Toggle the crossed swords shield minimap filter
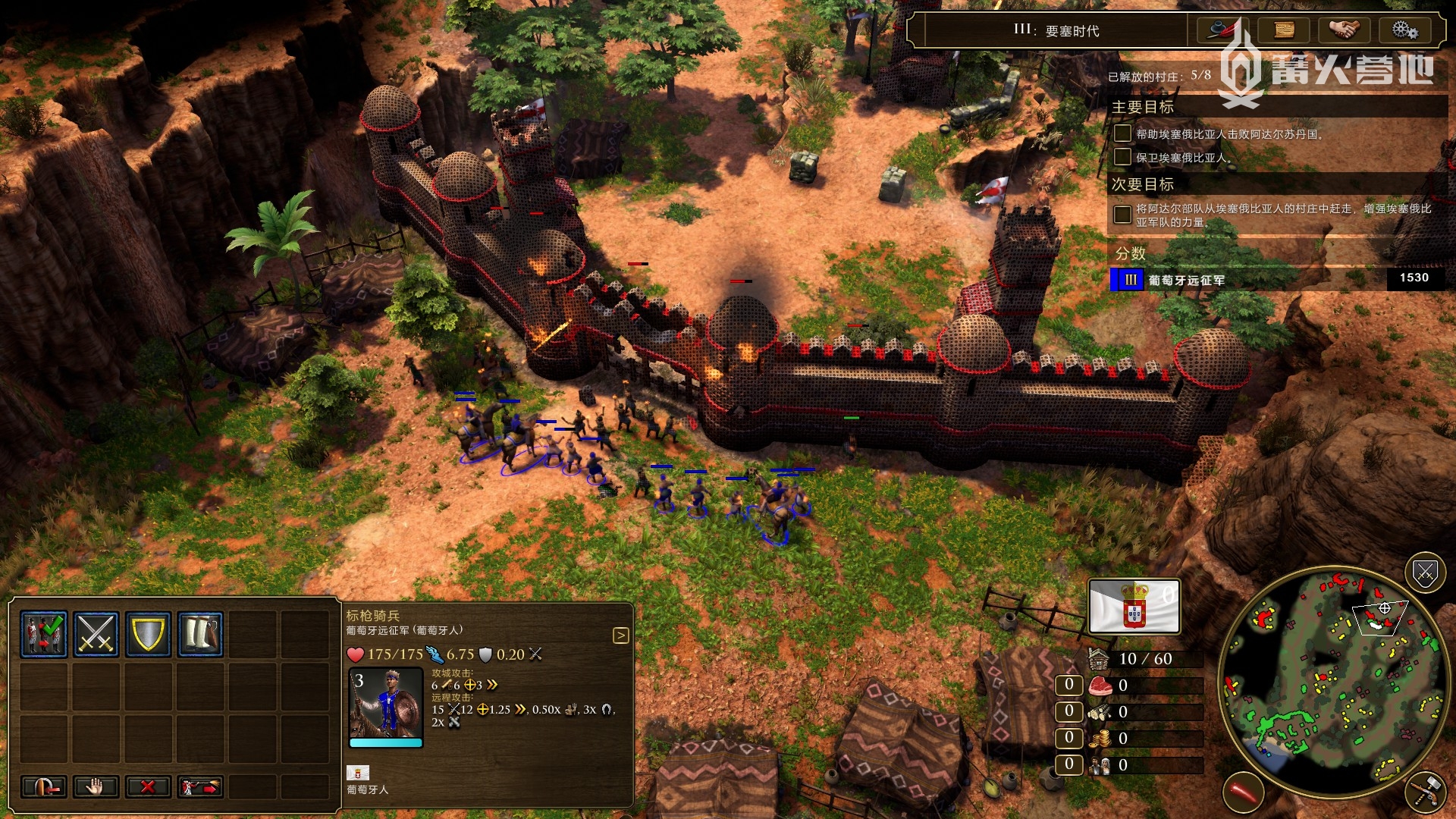This screenshot has height=819, width=1456. (x=1425, y=573)
